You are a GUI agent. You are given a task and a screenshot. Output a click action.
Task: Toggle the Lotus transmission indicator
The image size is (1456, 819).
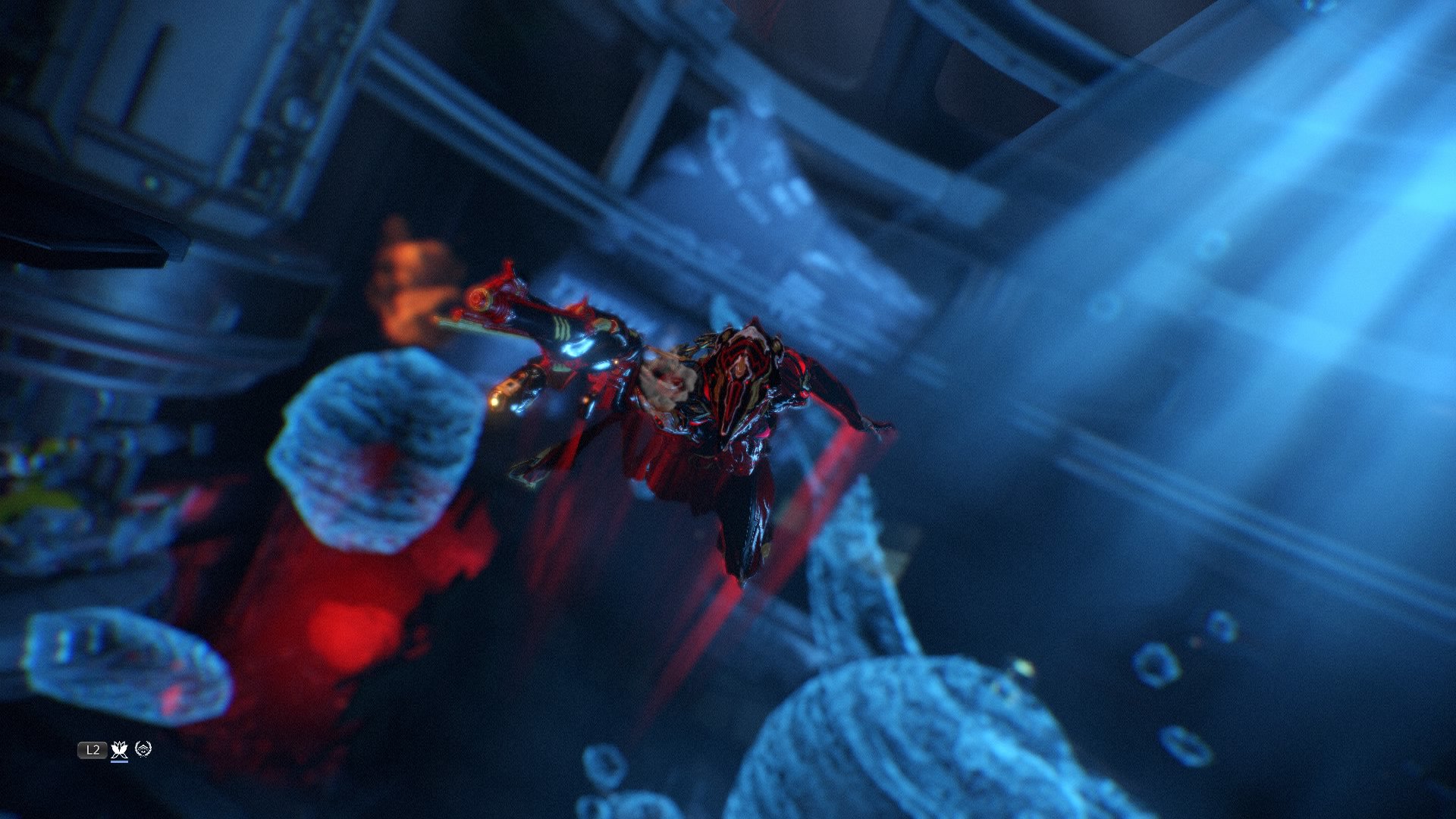119,749
